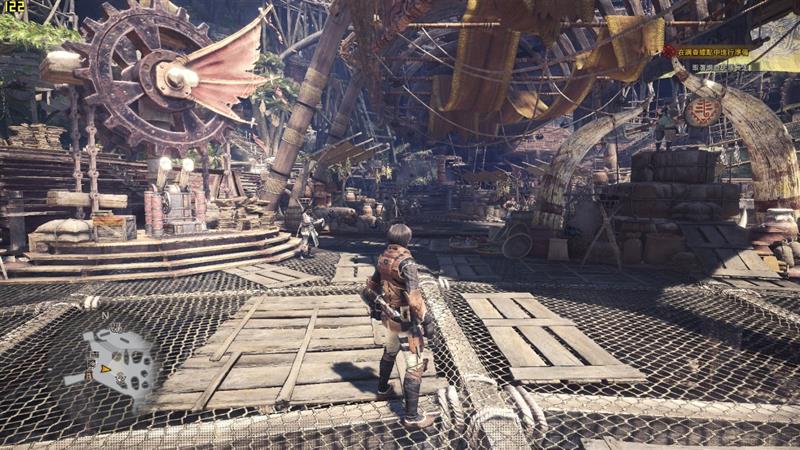The image size is (800, 450).
Task: Click the yellow player arrow on the minimap
Action: coord(103,370)
